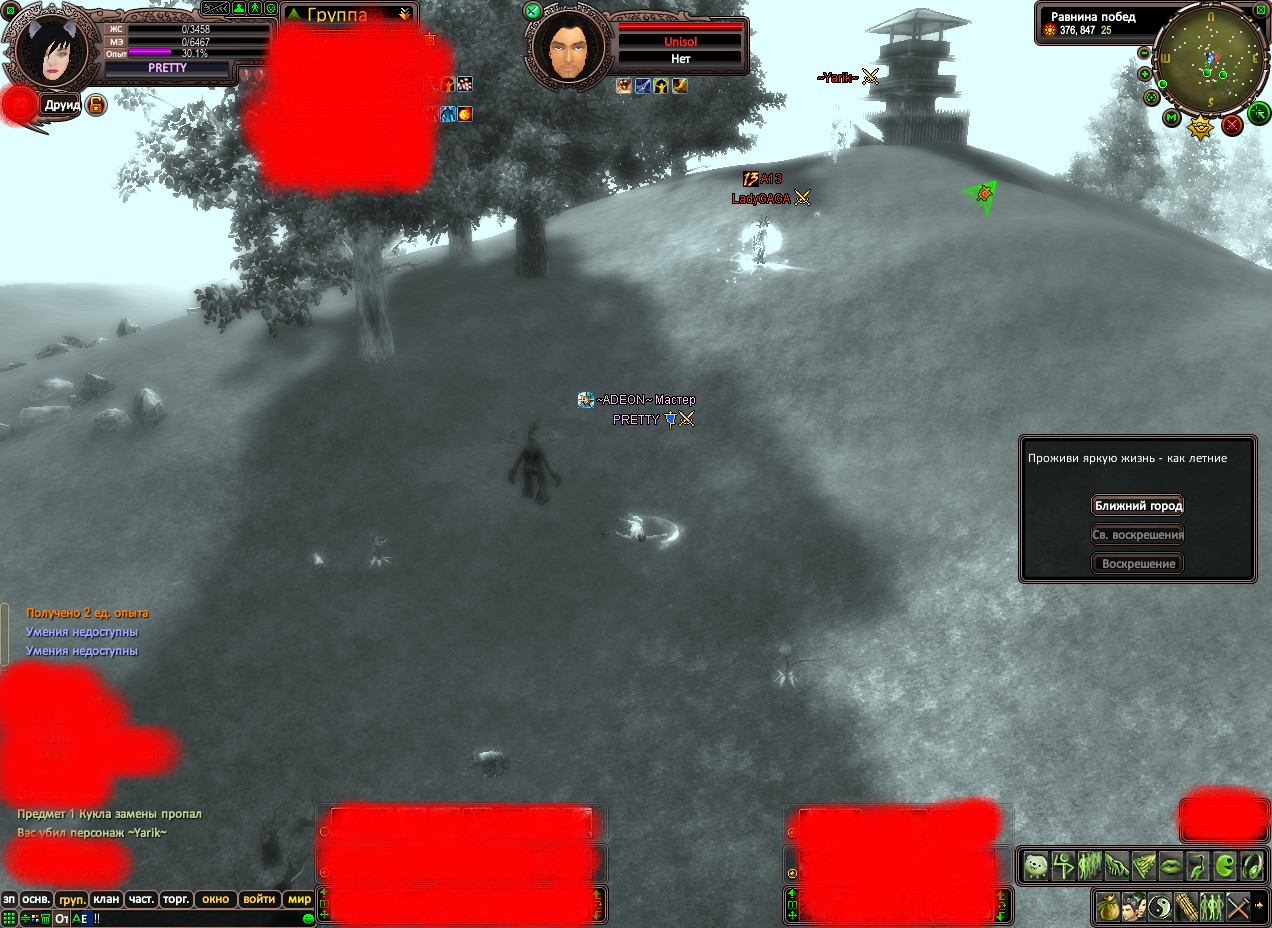Screen dimensions: 1272x928
Task: Switch to the "груп." chat tab
Action: 71,899
